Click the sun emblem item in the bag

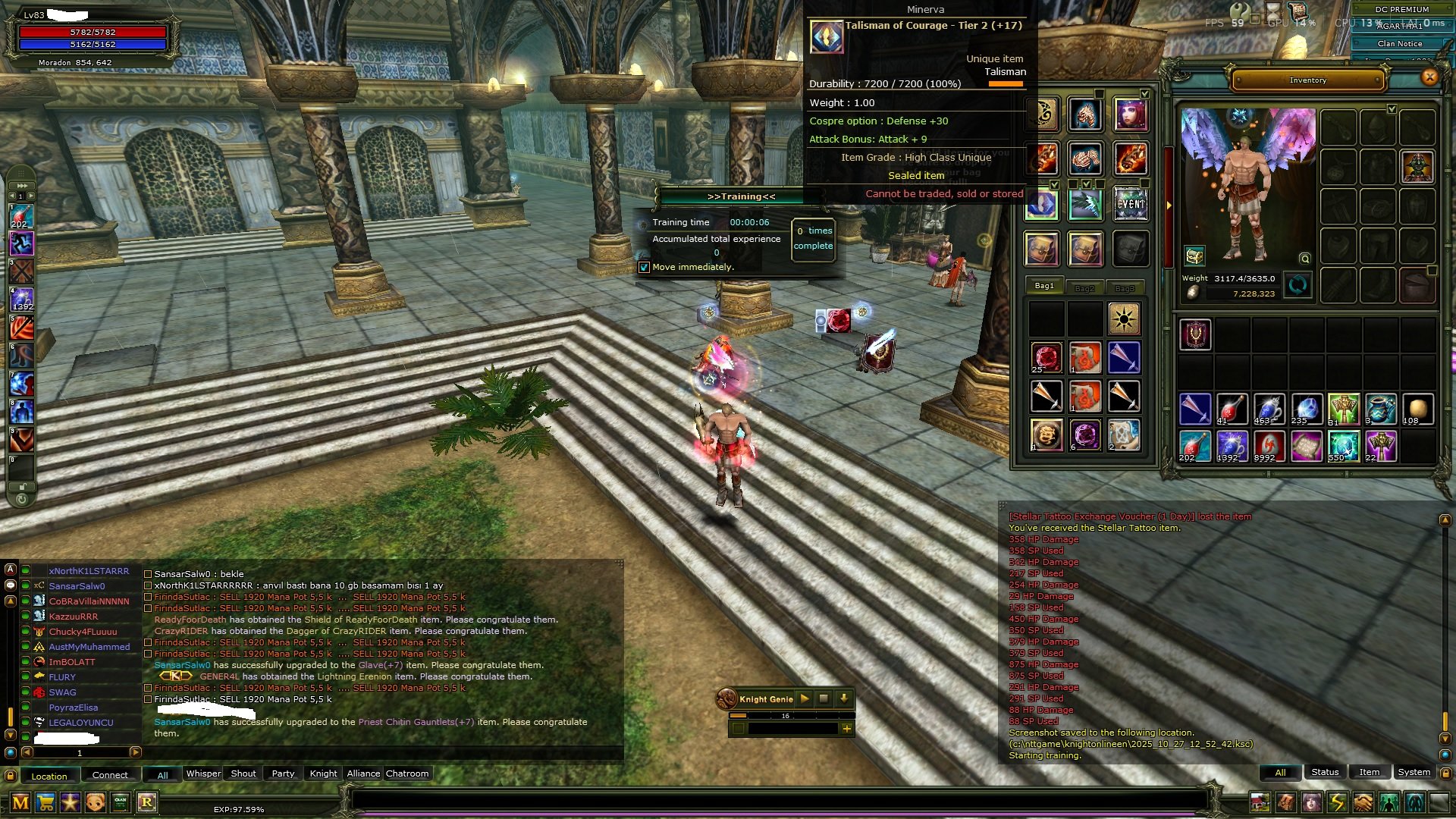coord(1123,318)
